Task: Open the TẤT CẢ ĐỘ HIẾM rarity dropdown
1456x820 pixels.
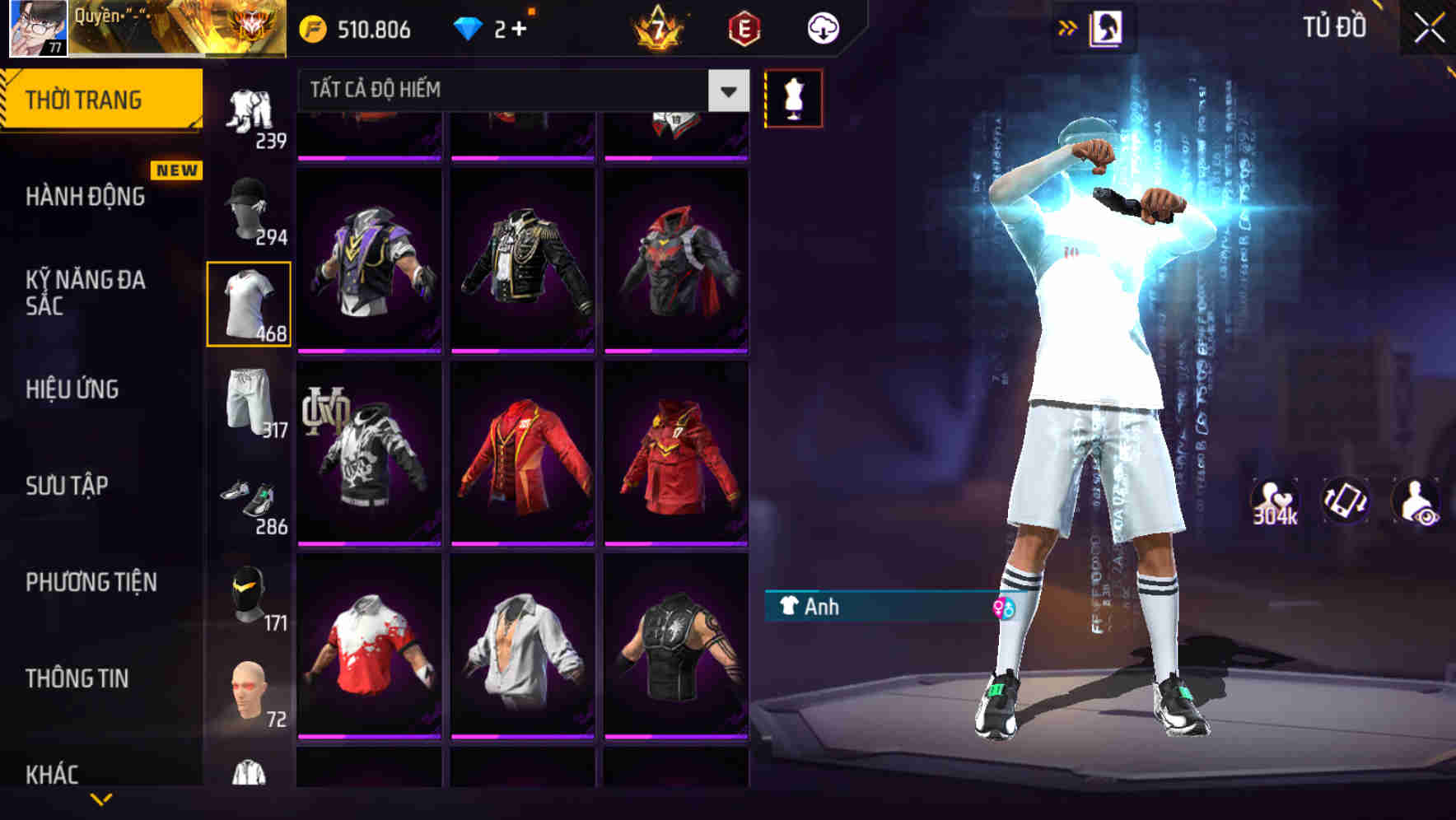Action: pos(519,91)
